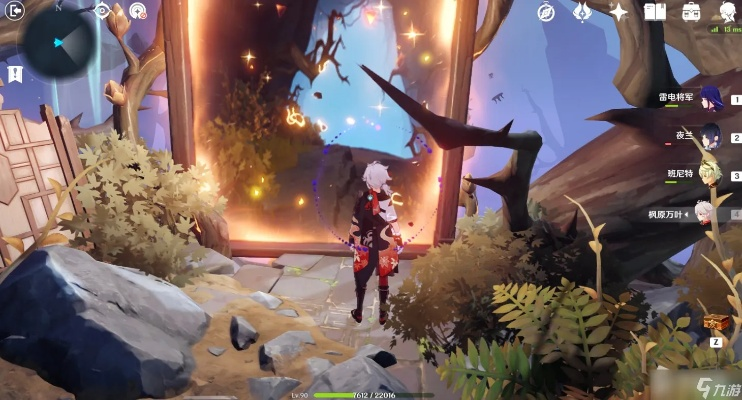Open the circular minimap
742x400 pixels.
(x=59, y=42)
